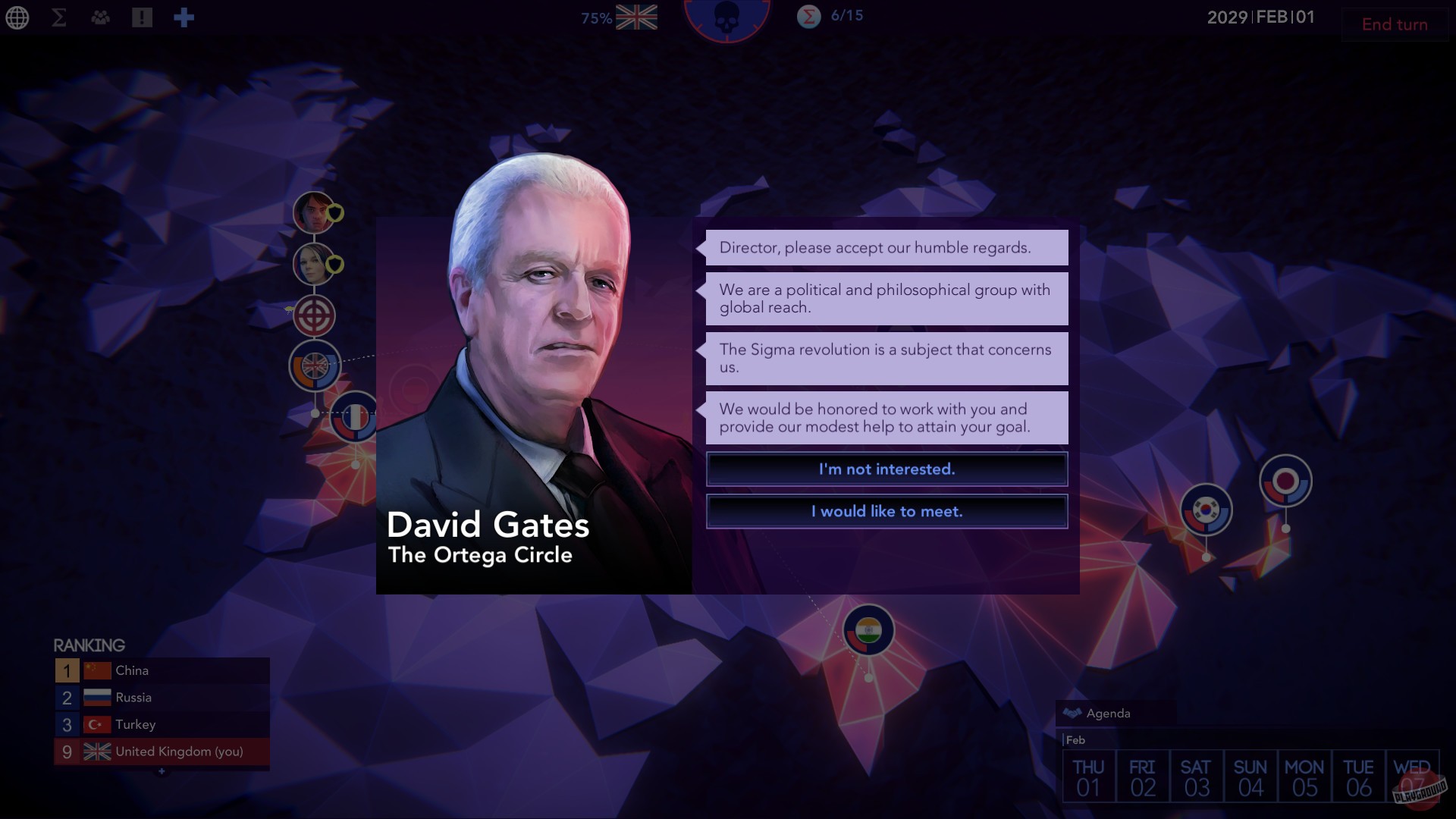
Task: Choose "I would like to meet."
Action: (886, 511)
